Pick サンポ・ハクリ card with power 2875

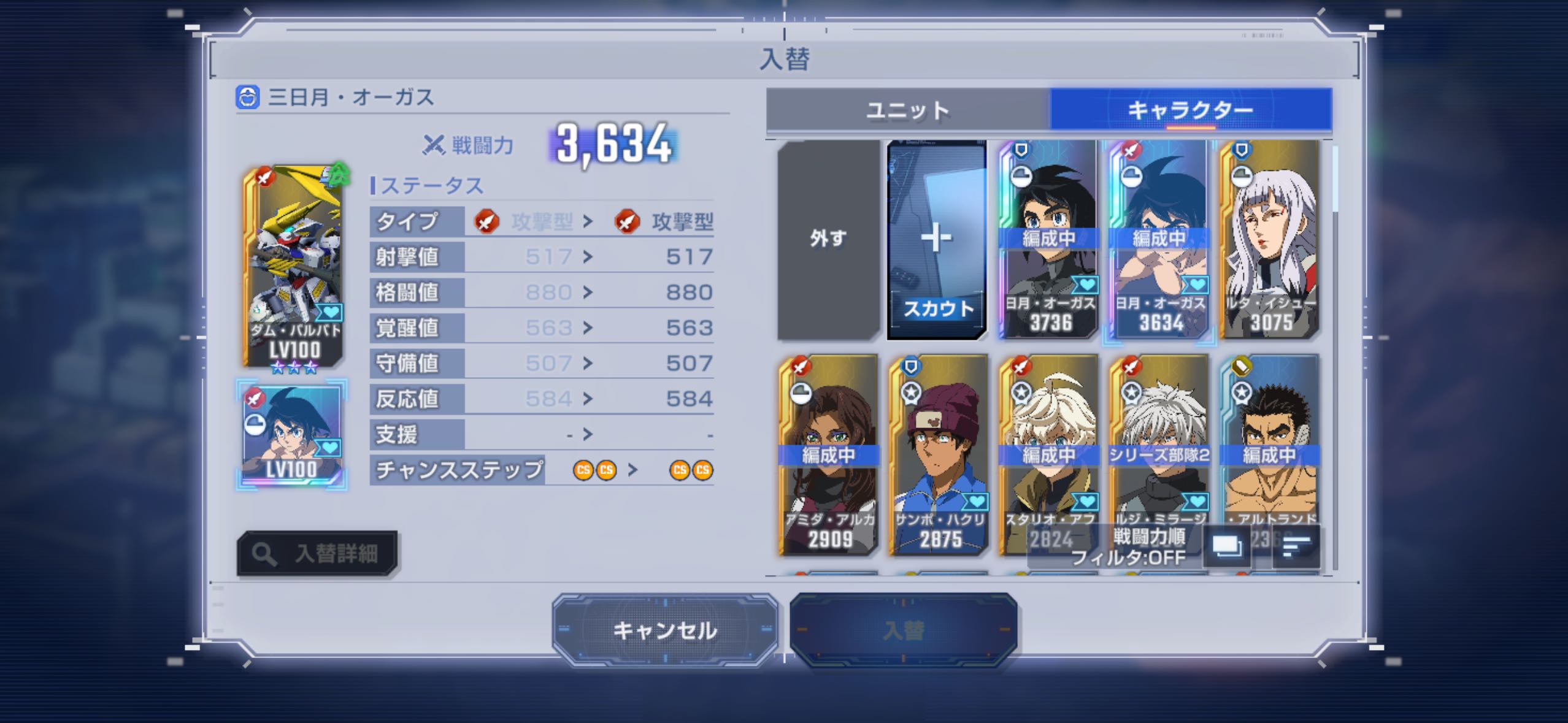point(939,455)
